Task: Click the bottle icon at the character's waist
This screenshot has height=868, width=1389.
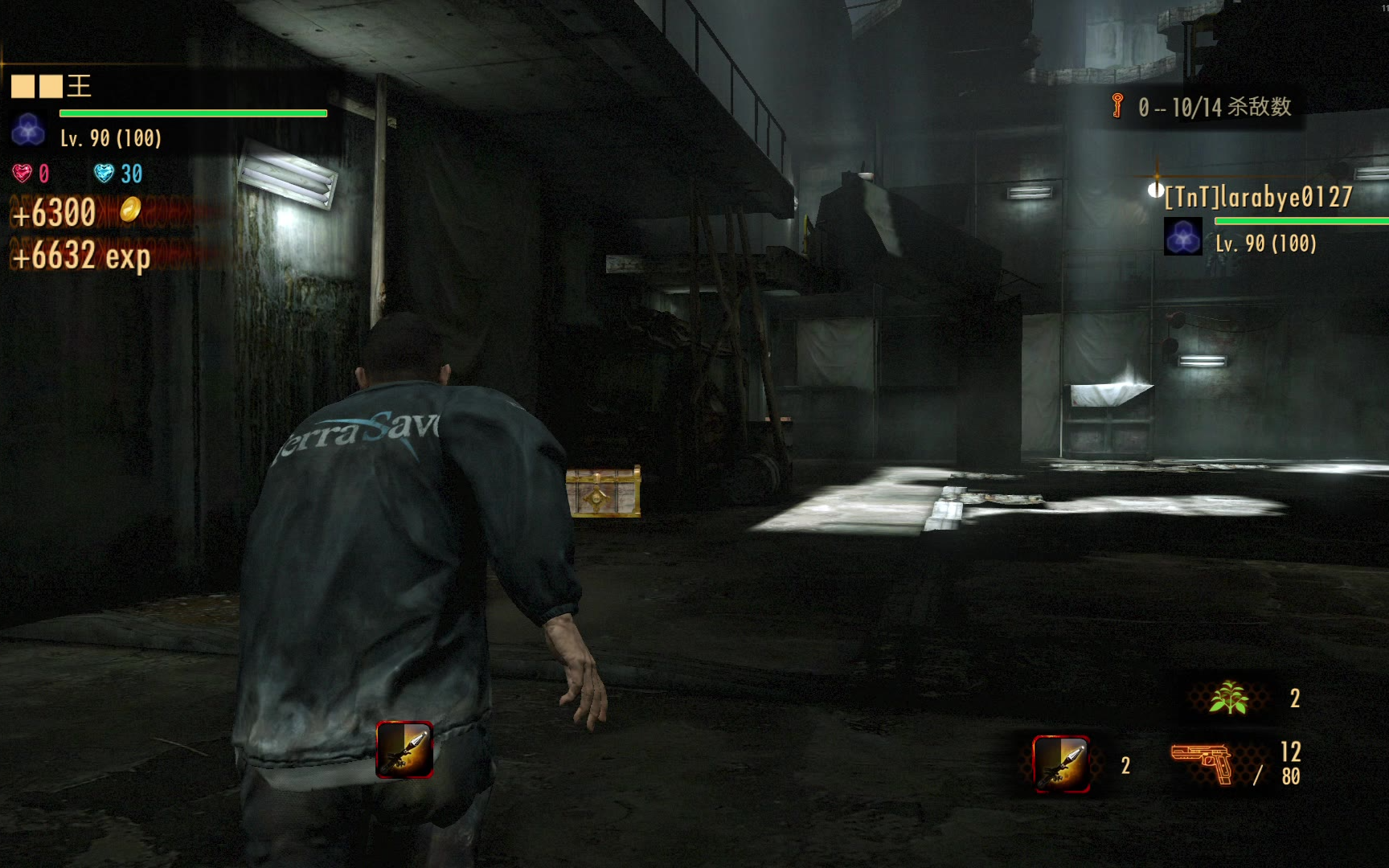Action: click(404, 749)
